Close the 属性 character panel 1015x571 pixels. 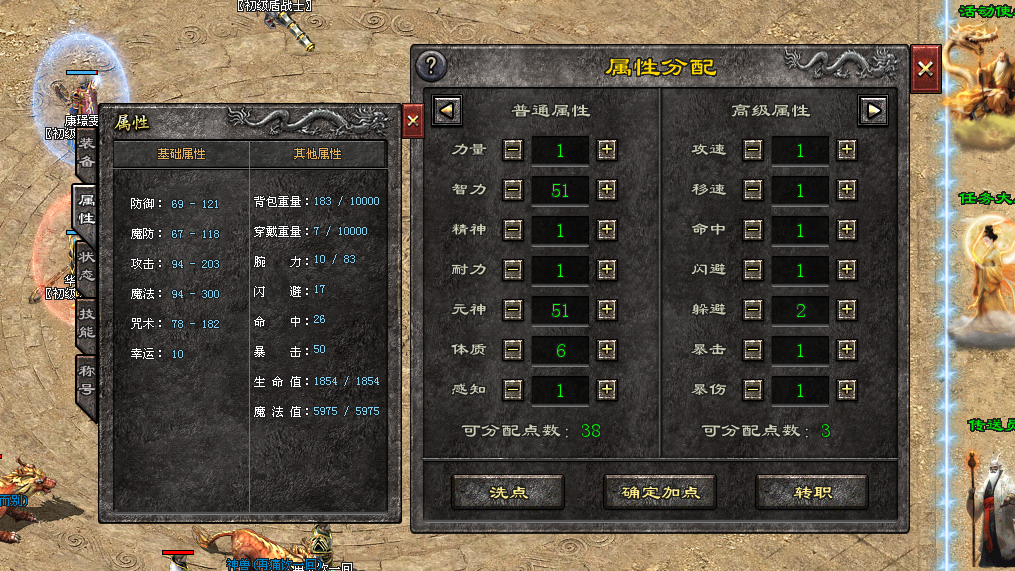tap(413, 121)
